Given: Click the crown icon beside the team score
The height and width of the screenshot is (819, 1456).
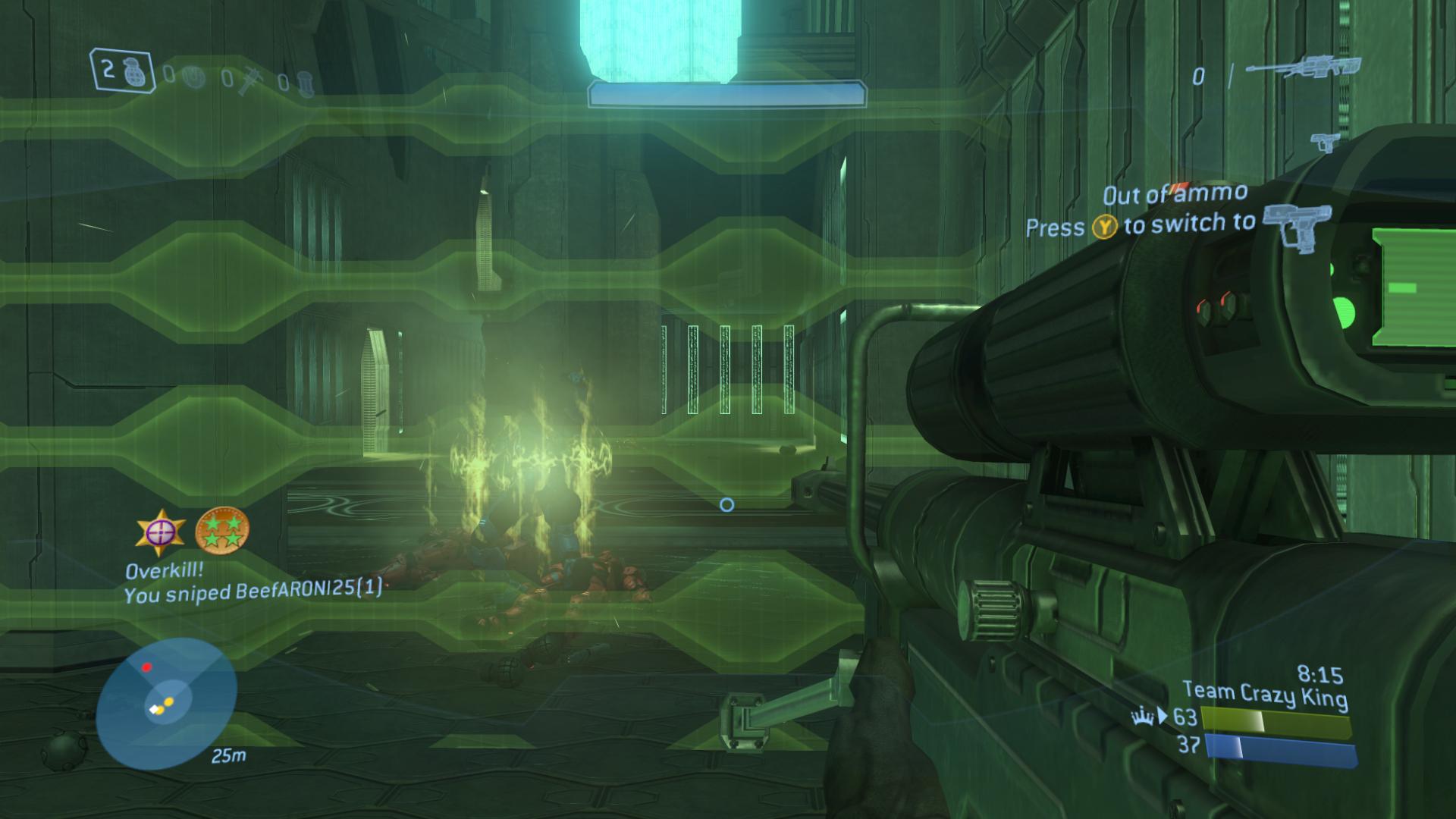Looking at the screenshot, I should pos(1142,715).
